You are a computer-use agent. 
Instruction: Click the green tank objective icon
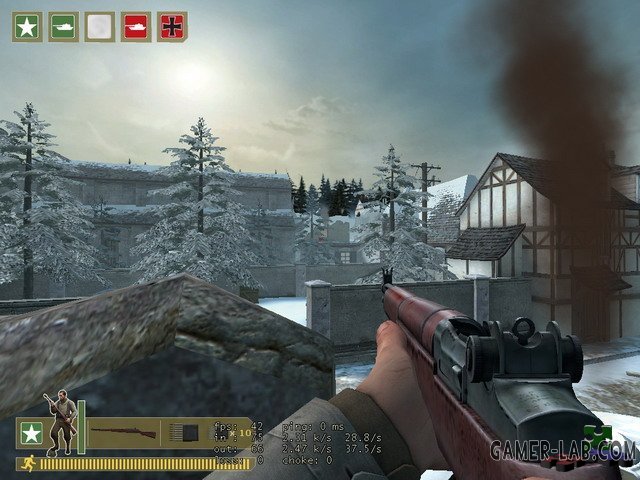point(63,27)
